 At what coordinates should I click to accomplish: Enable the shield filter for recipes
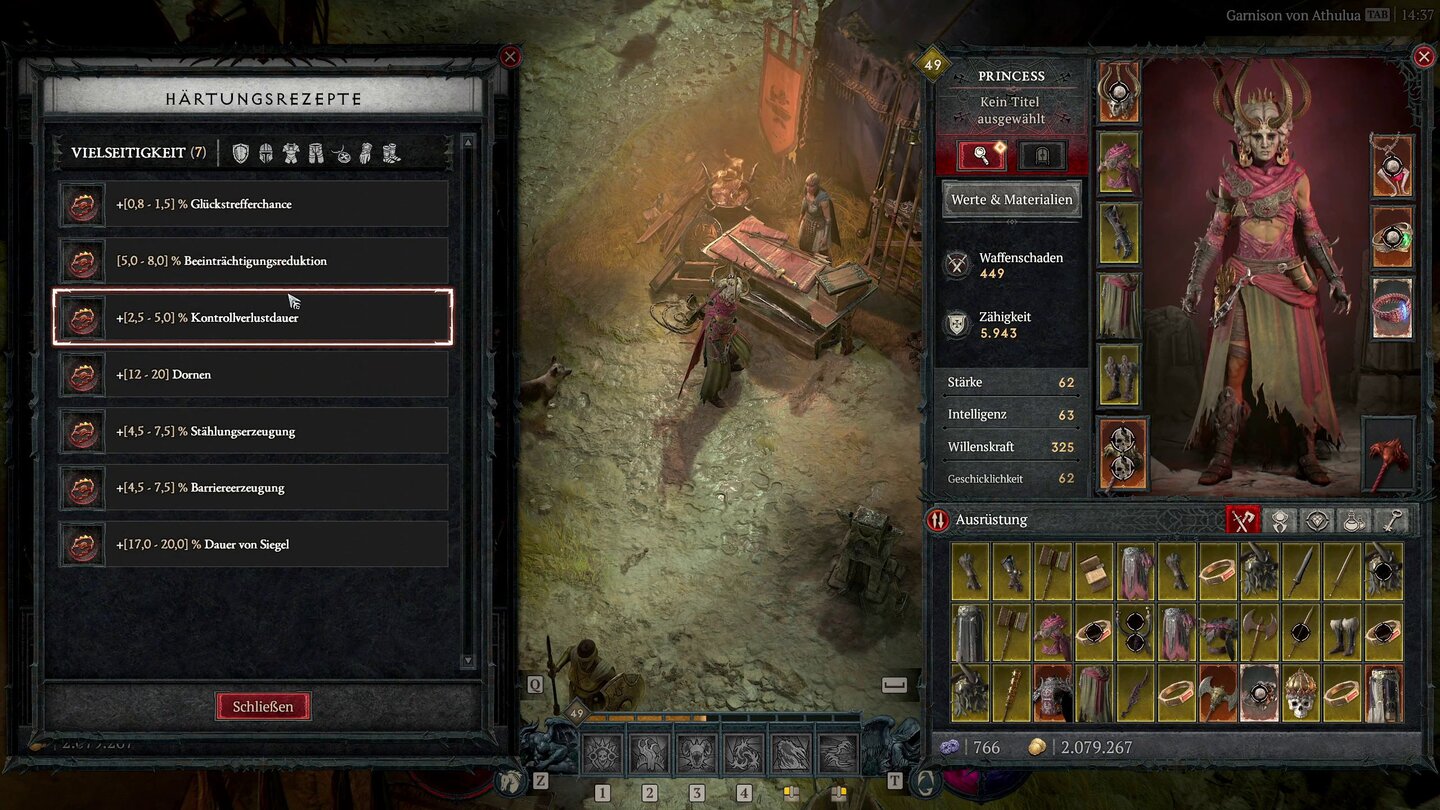240,151
